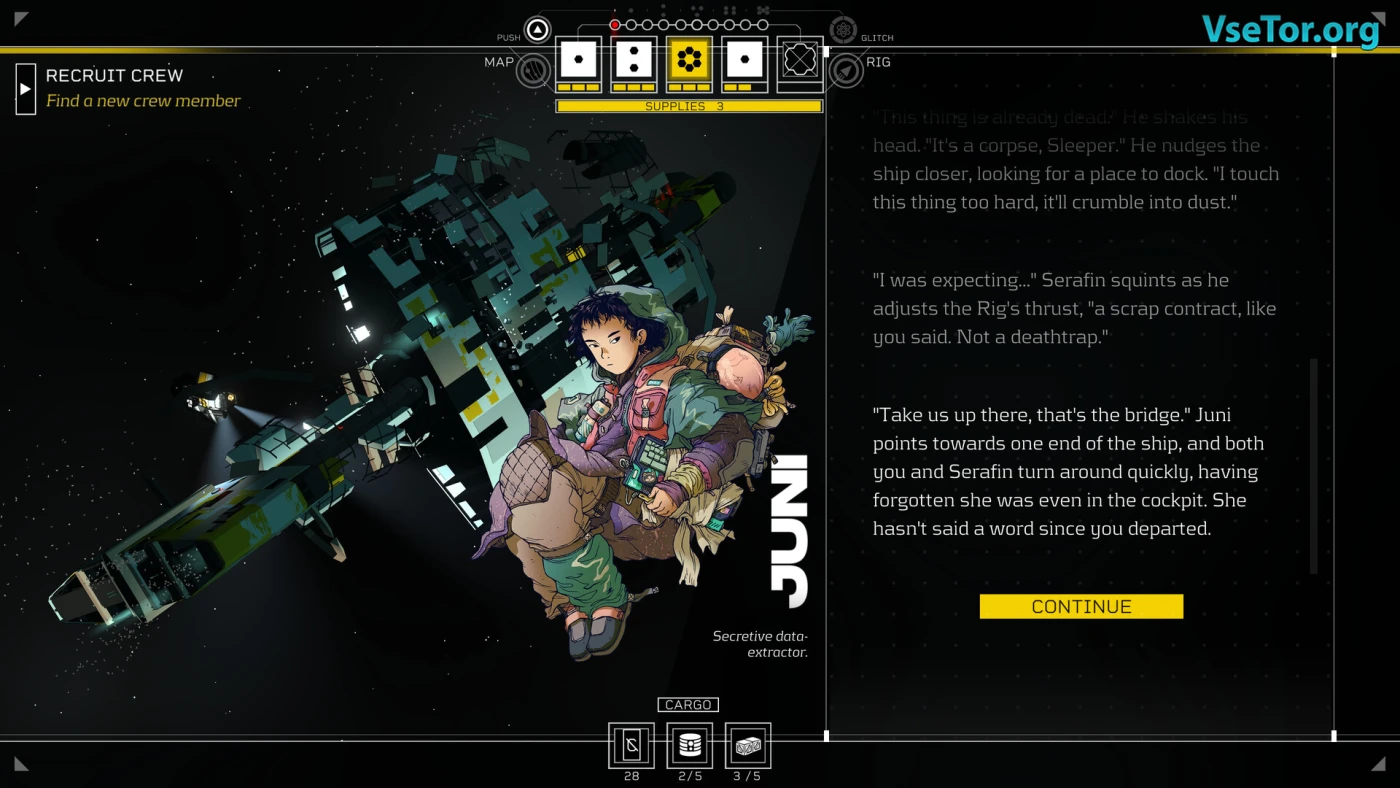Inspect the data storage cargo slot
Screen dimensions: 1400x788
pyautogui.click(x=689, y=745)
